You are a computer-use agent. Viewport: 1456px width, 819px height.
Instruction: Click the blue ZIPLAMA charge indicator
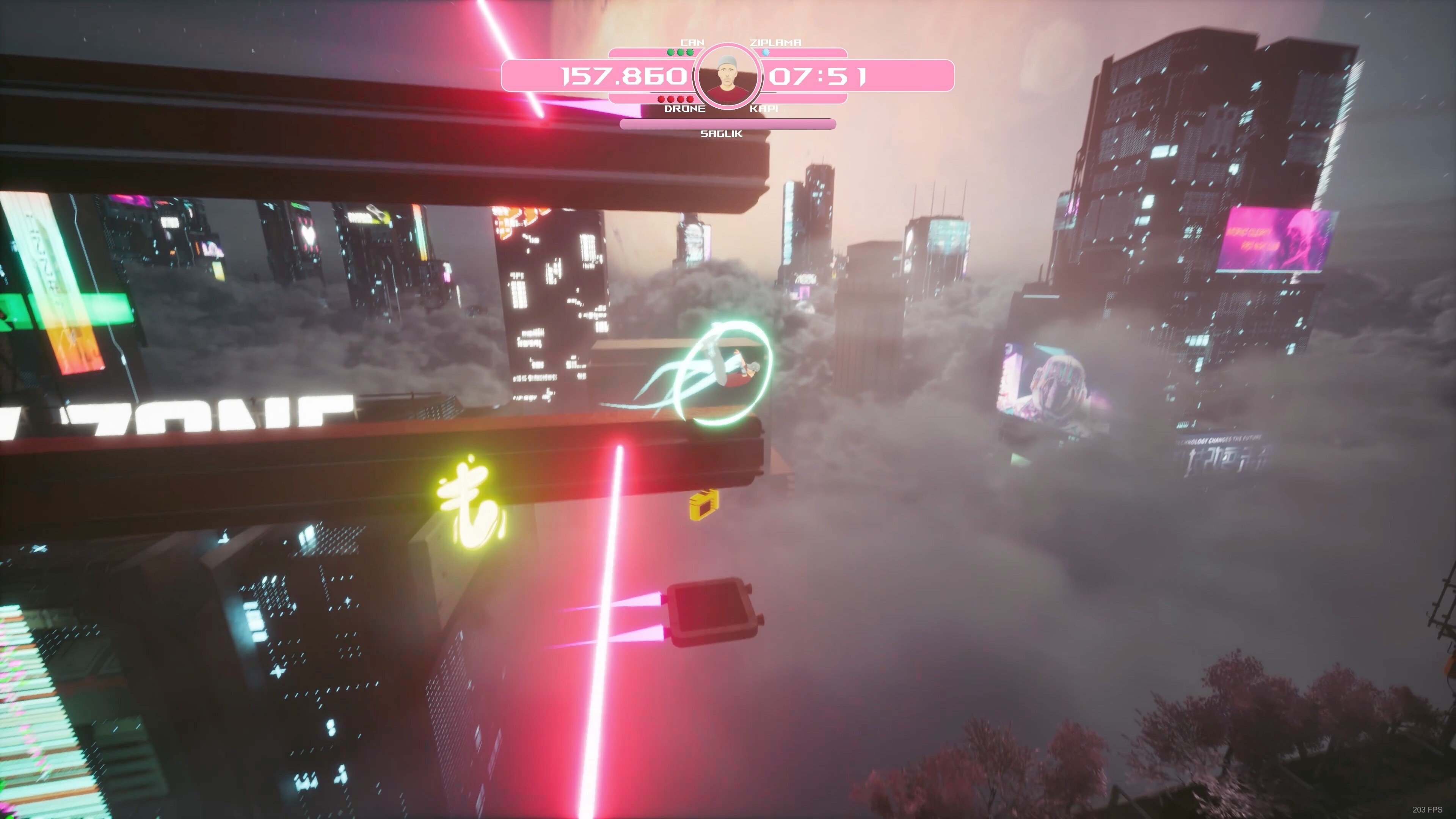pos(765,53)
